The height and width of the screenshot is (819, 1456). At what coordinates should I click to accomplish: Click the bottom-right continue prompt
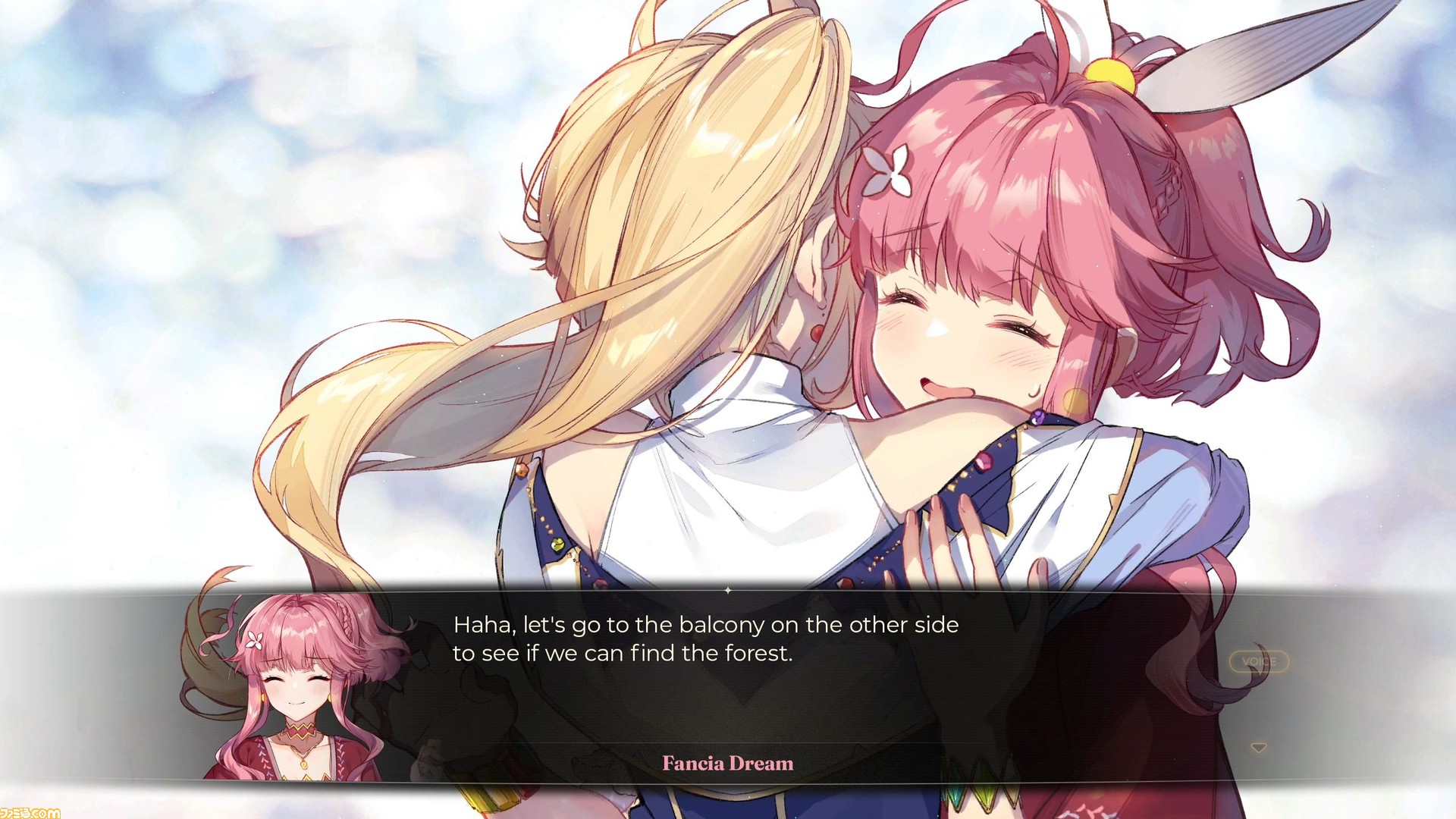(1259, 746)
